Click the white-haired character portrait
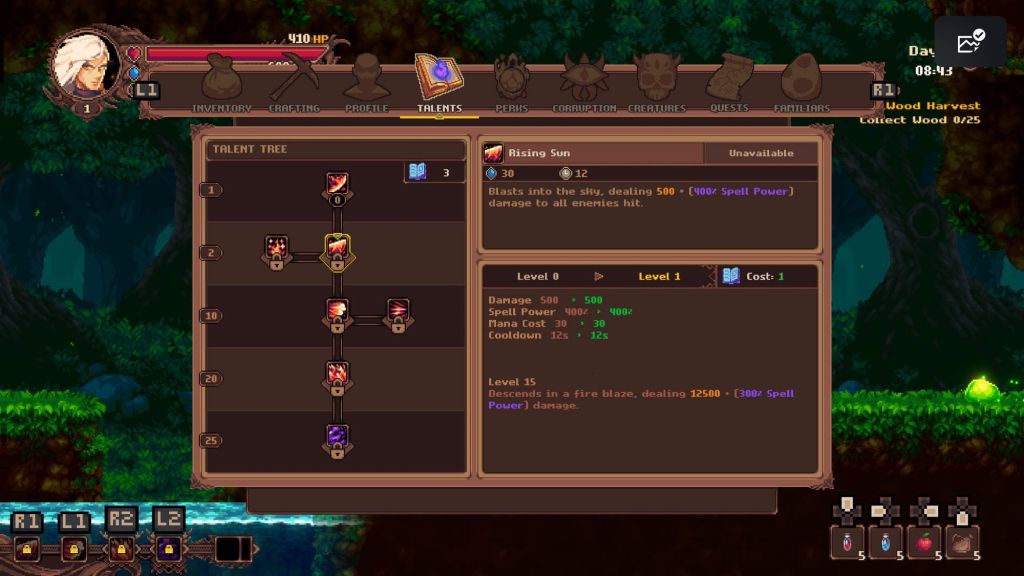 tap(87, 64)
